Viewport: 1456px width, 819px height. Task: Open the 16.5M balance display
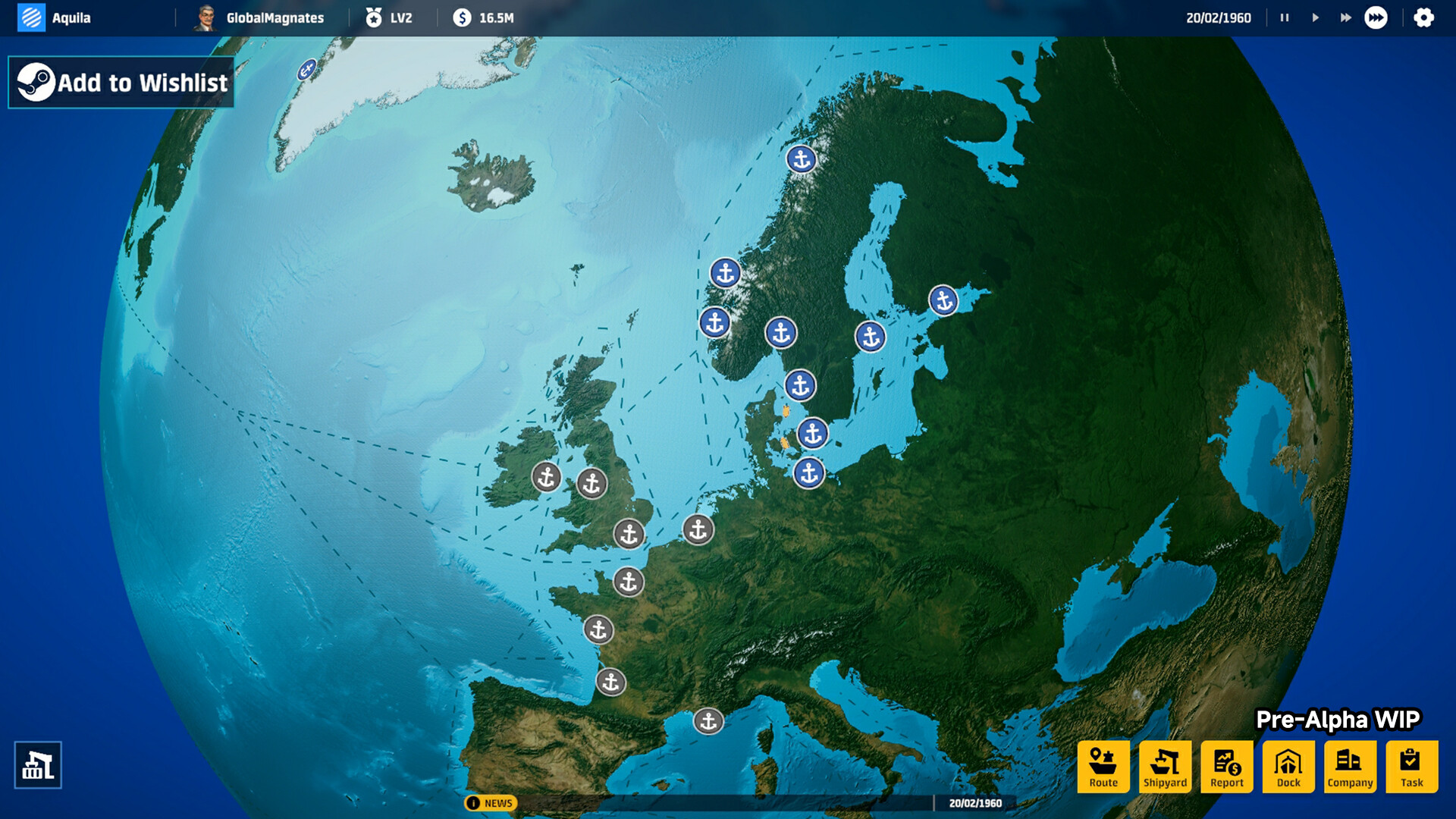[481, 17]
